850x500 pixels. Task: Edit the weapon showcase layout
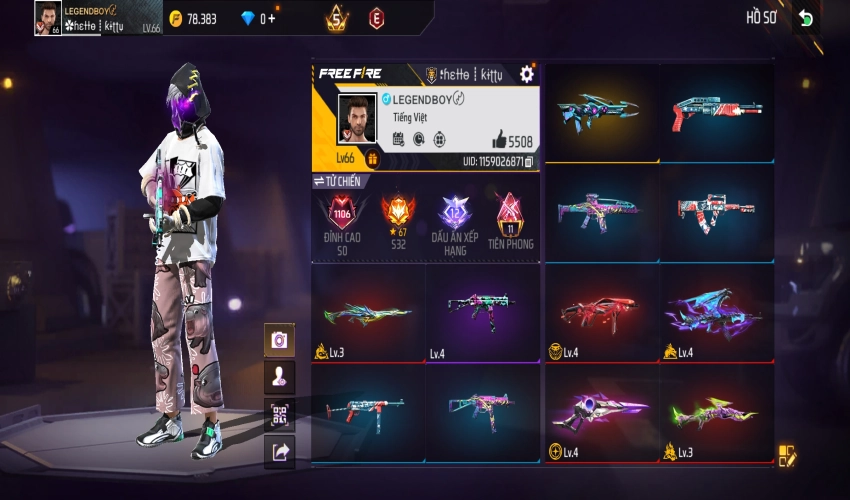click(x=787, y=456)
